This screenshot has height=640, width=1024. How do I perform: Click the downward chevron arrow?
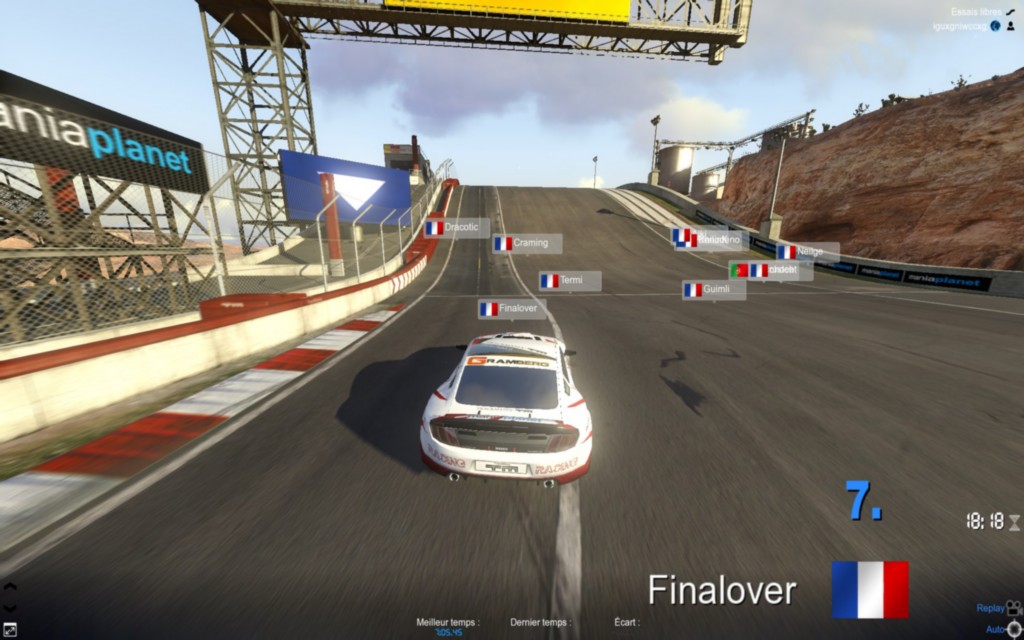9,607
